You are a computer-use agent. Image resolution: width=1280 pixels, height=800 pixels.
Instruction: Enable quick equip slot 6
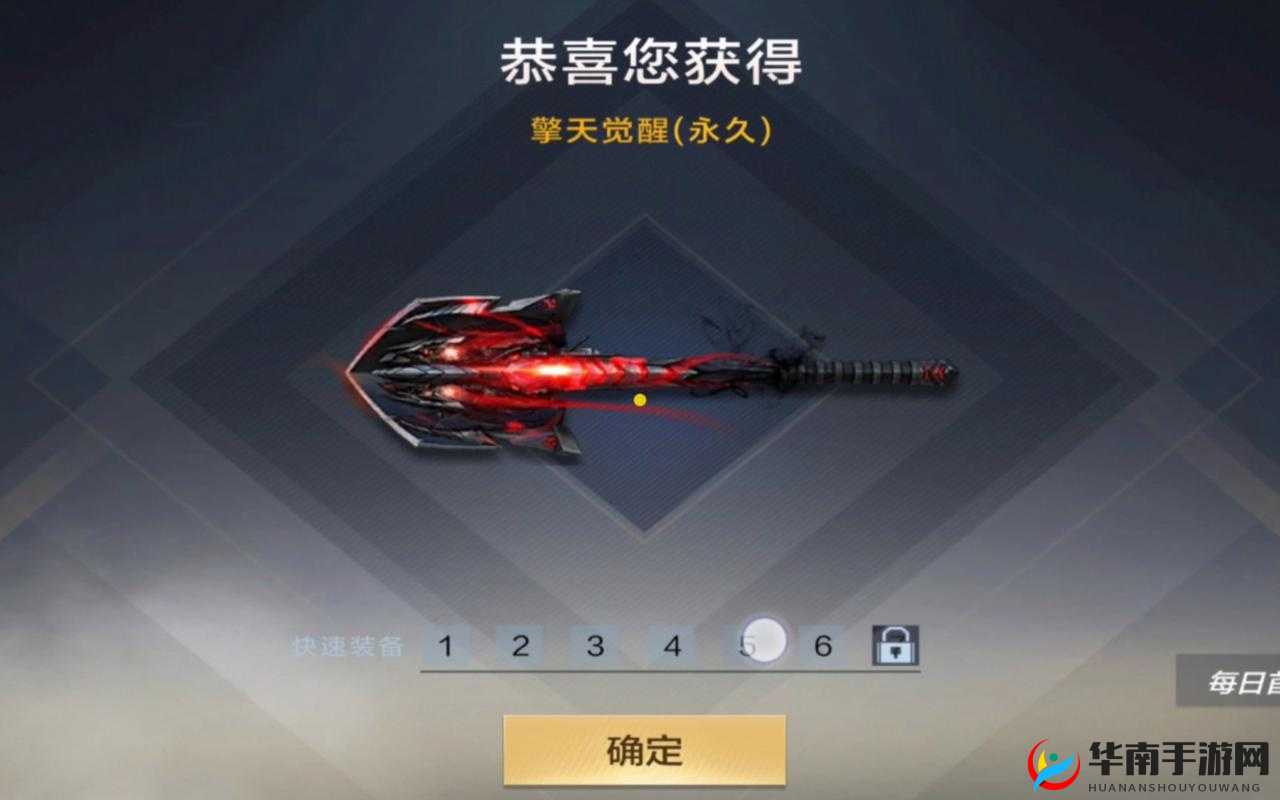(x=823, y=646)
